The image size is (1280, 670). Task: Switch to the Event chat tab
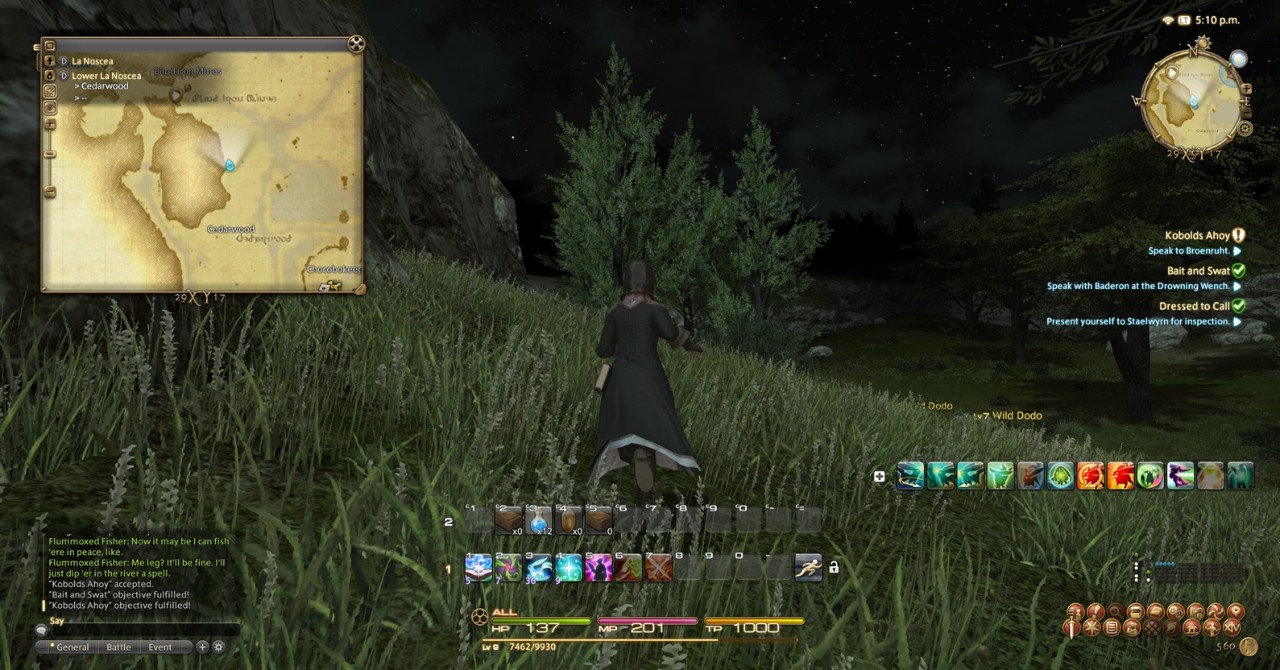(160, 647)
